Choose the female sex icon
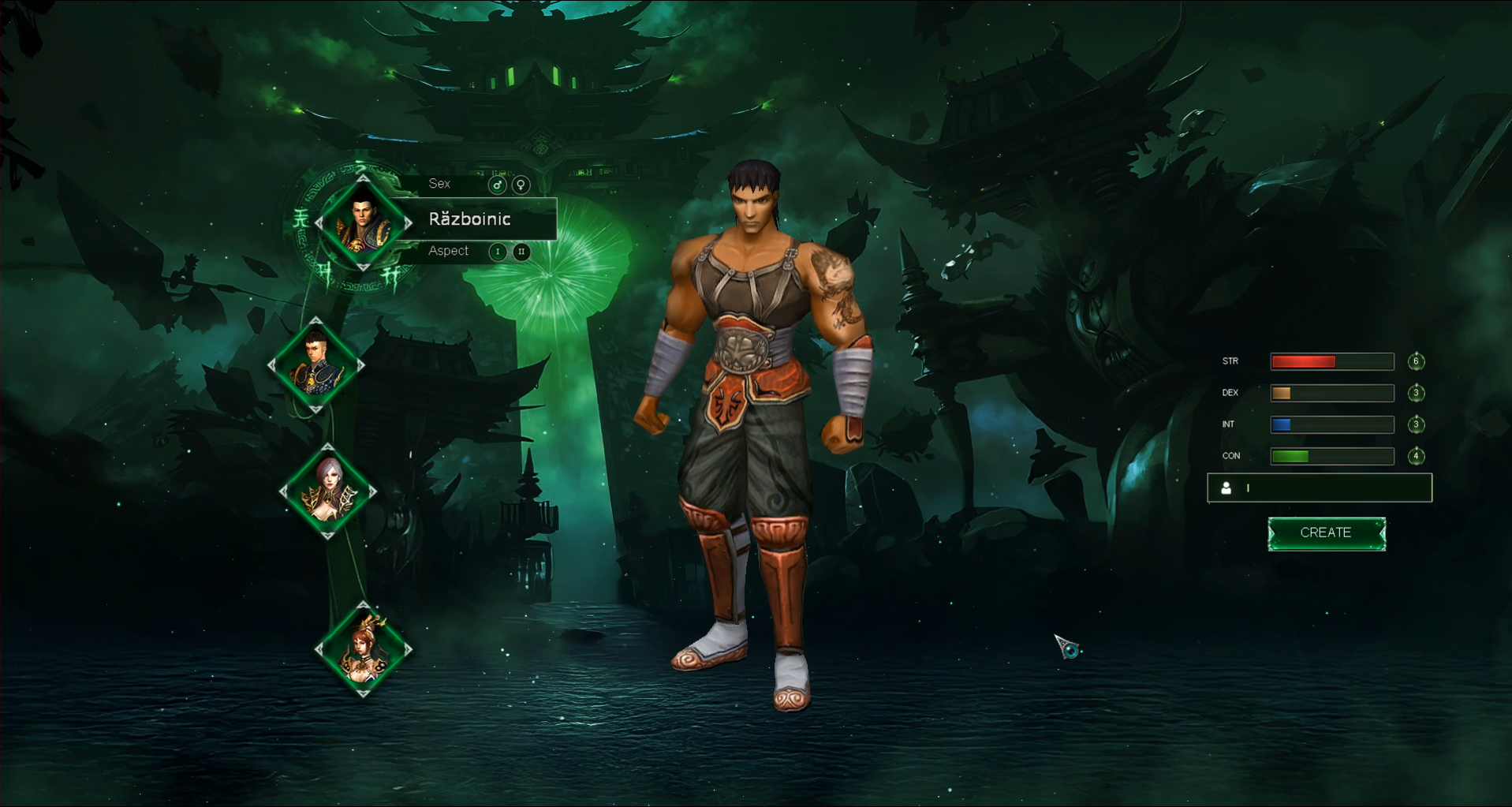1512x807 pixels. point(521,185)
